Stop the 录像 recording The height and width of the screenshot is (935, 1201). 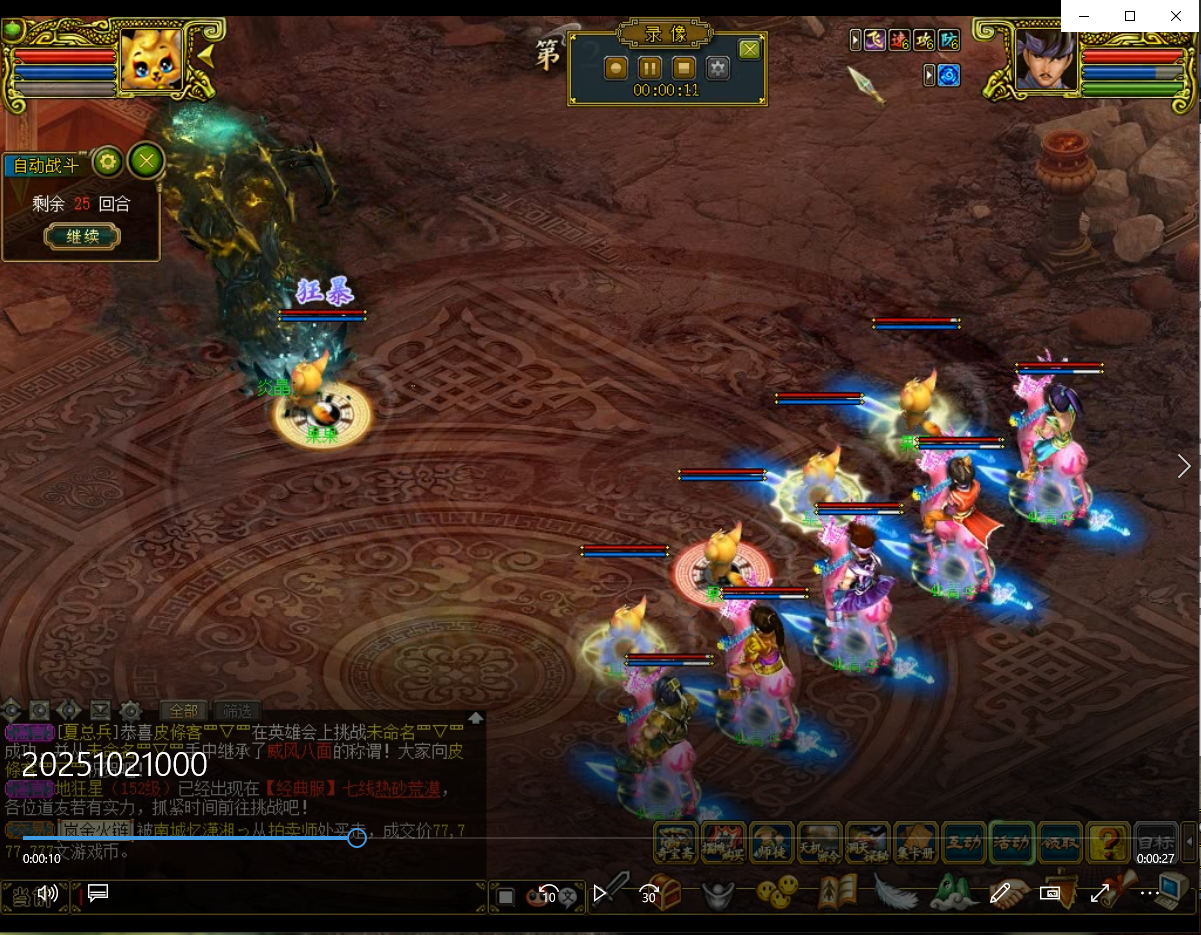[x=684, y=68]
